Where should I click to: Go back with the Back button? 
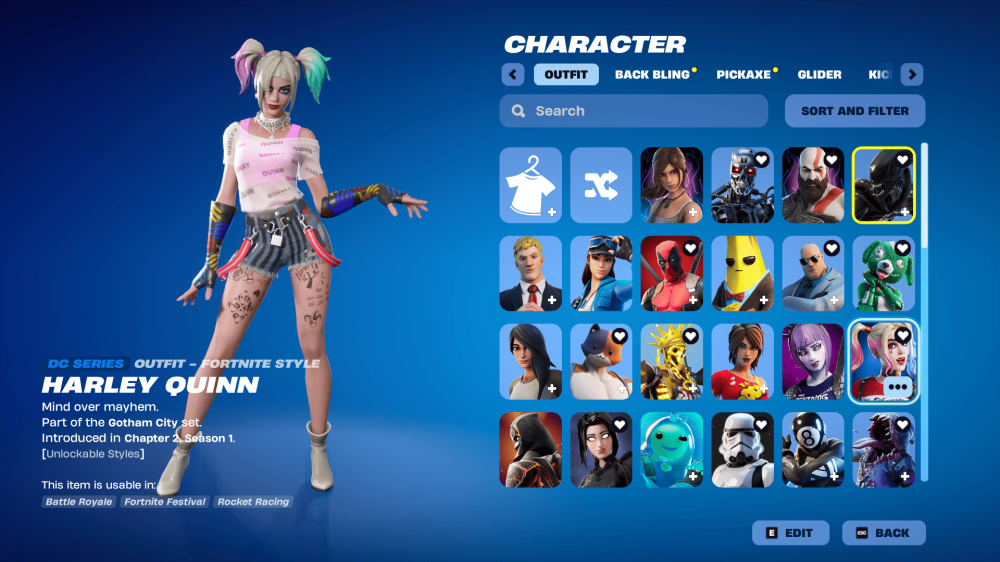883,533
